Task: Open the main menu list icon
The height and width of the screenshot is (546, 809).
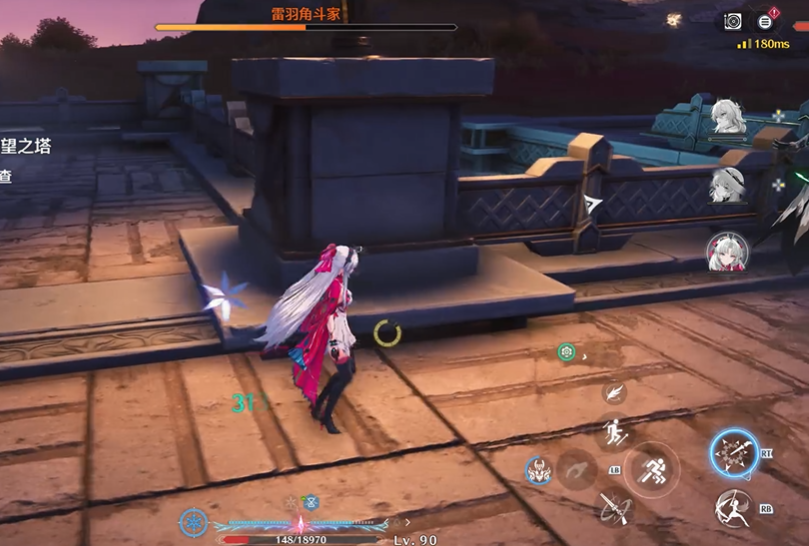Action: 765,21
